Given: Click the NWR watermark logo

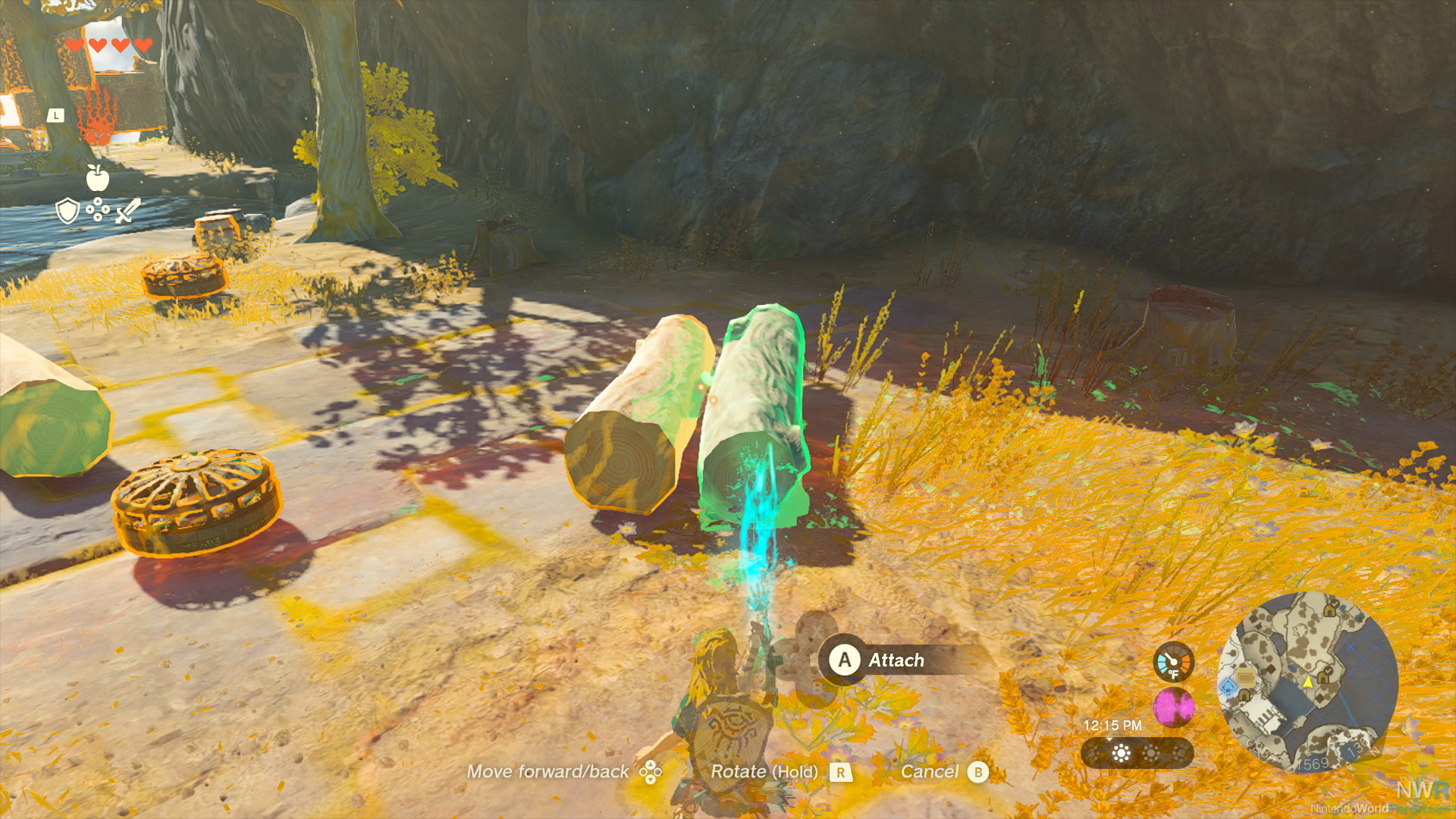Looking at the screenshot, I should point(1422,790).
